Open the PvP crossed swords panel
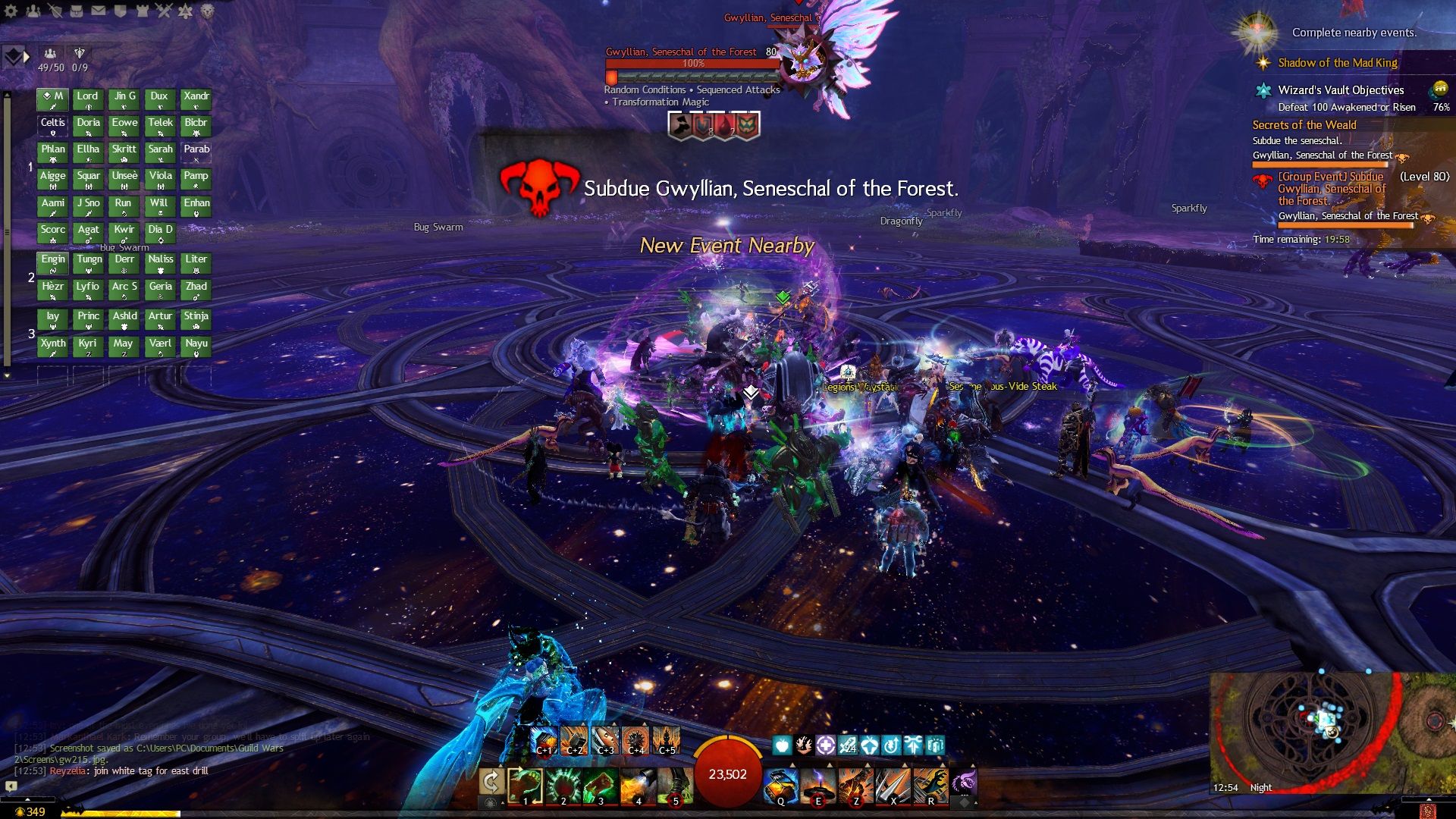 (x=164, y=11)
